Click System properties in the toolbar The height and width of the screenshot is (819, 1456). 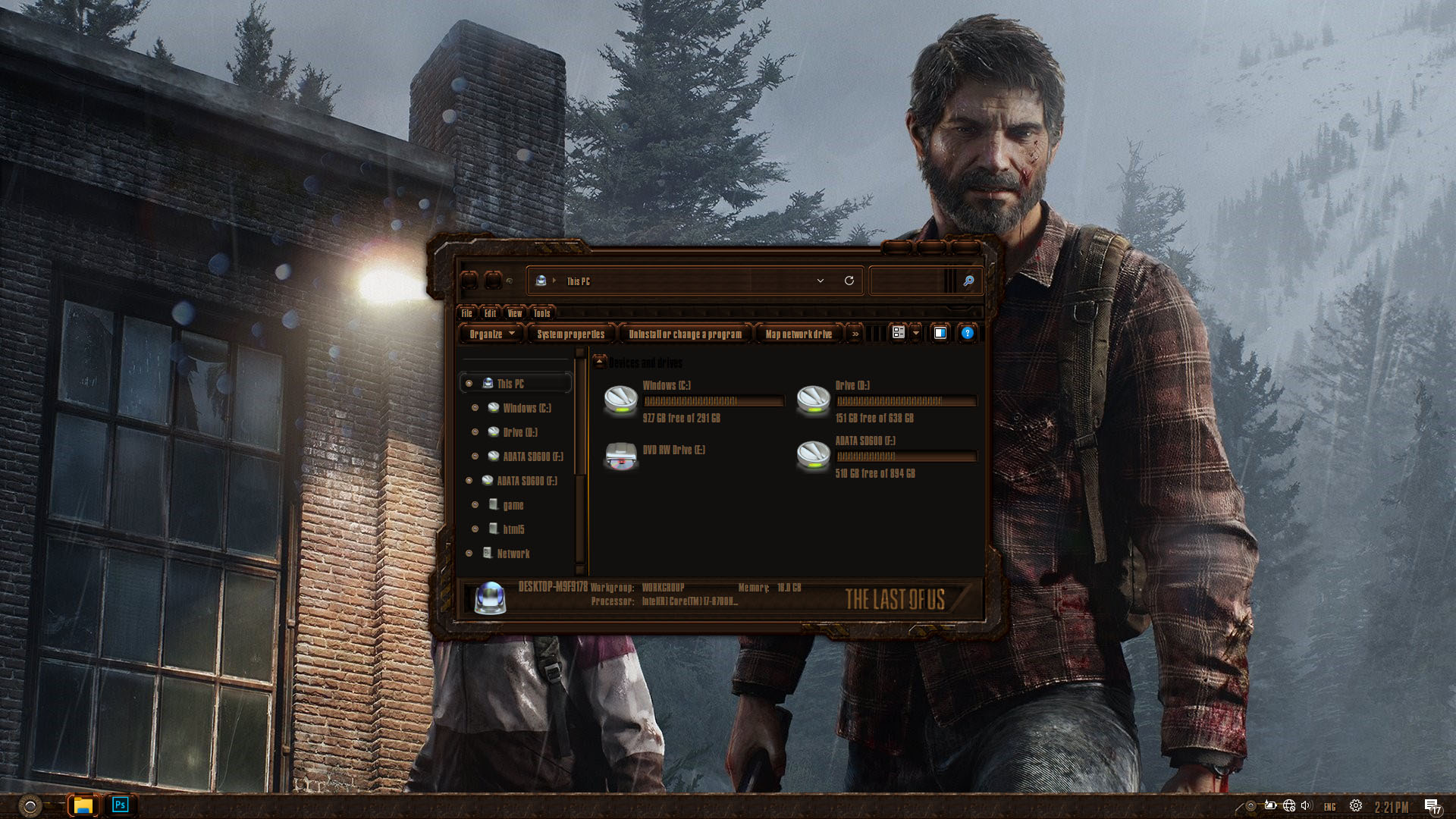click(570, 334)
